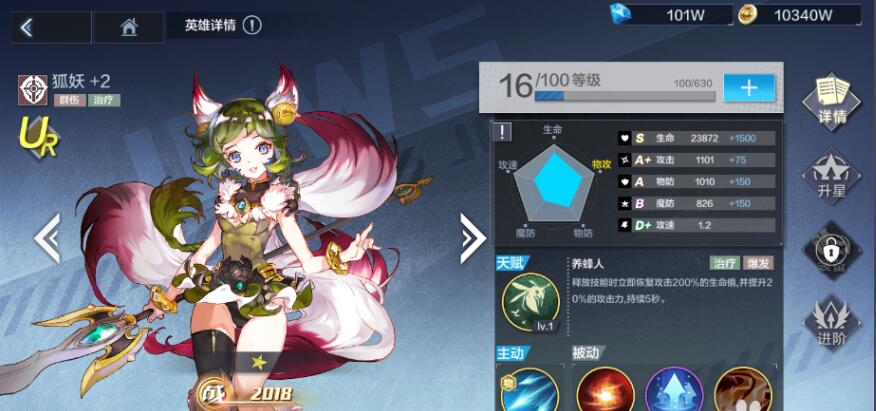876x411 pixels.
Task: Open the 升星 star-up tab
Action: point(832,174)
